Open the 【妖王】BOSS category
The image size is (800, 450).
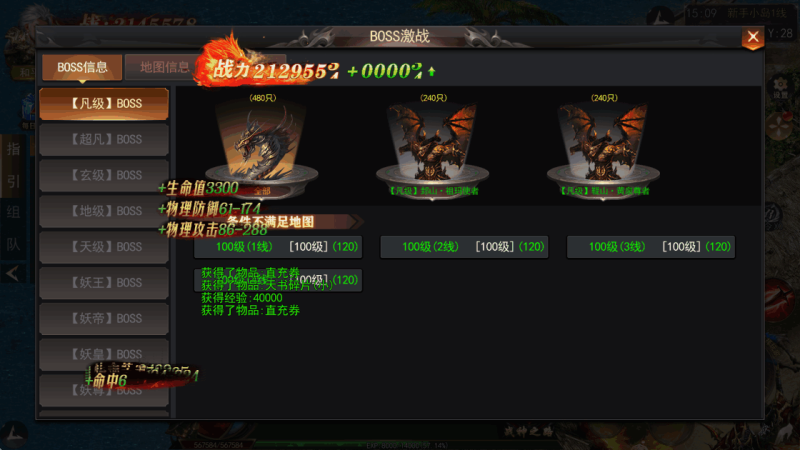click(x=104, y=283)
